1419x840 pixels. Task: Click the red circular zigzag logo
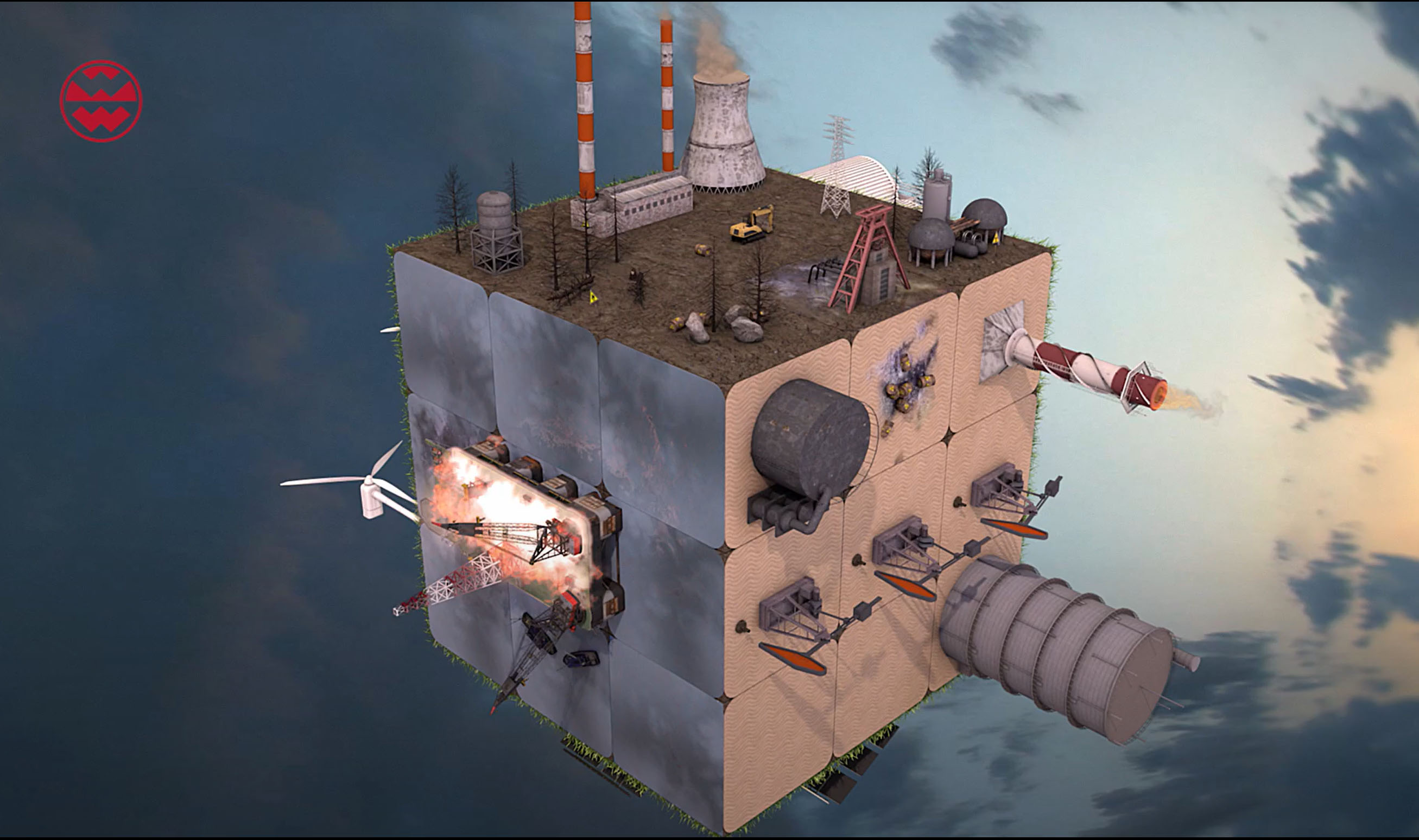101,101
